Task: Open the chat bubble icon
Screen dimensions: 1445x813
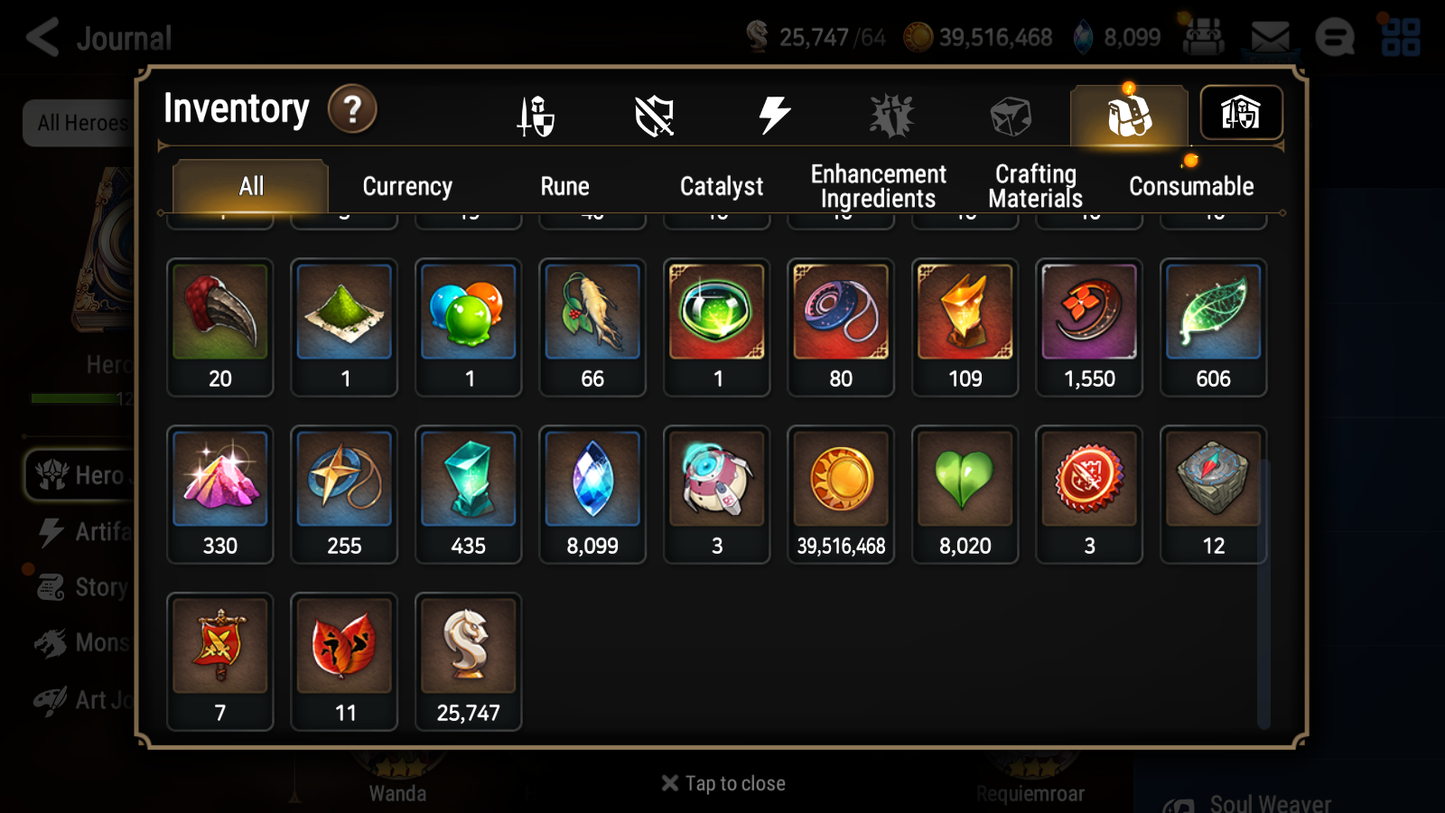Action: (1334, 37)
